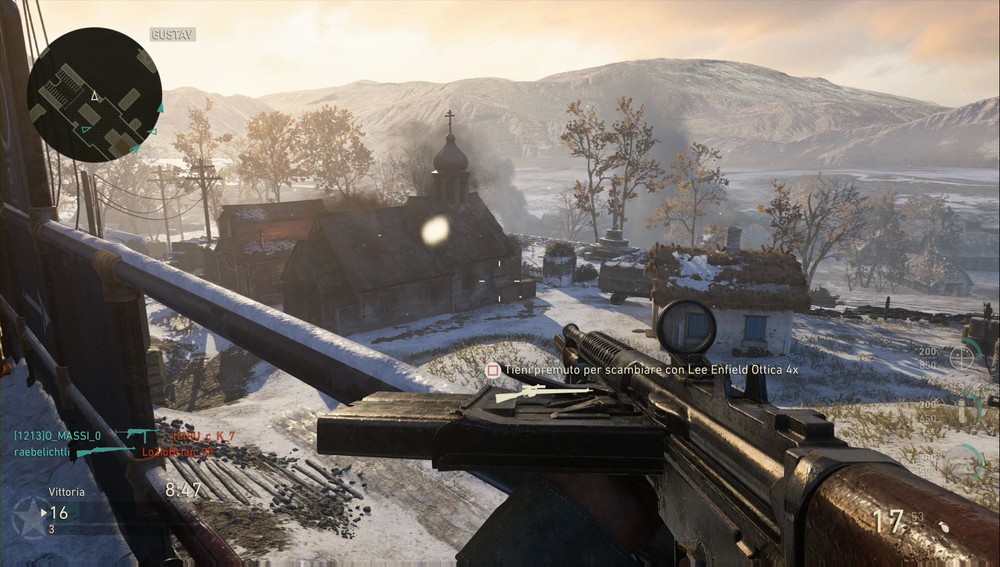
Task: Click the Allied star team emblem
Action: point(29,516)
